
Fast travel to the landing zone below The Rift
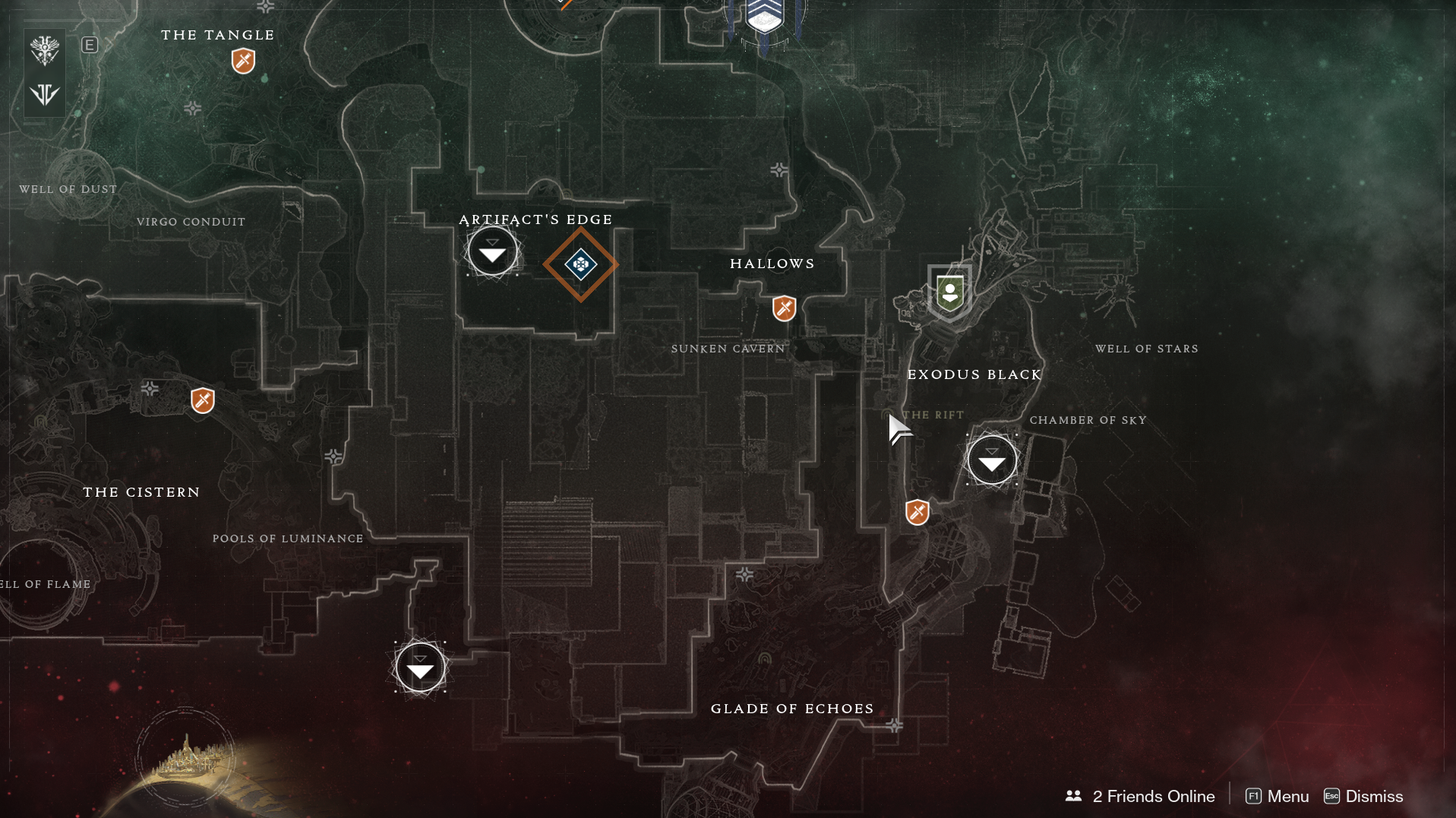pos(991,460)
